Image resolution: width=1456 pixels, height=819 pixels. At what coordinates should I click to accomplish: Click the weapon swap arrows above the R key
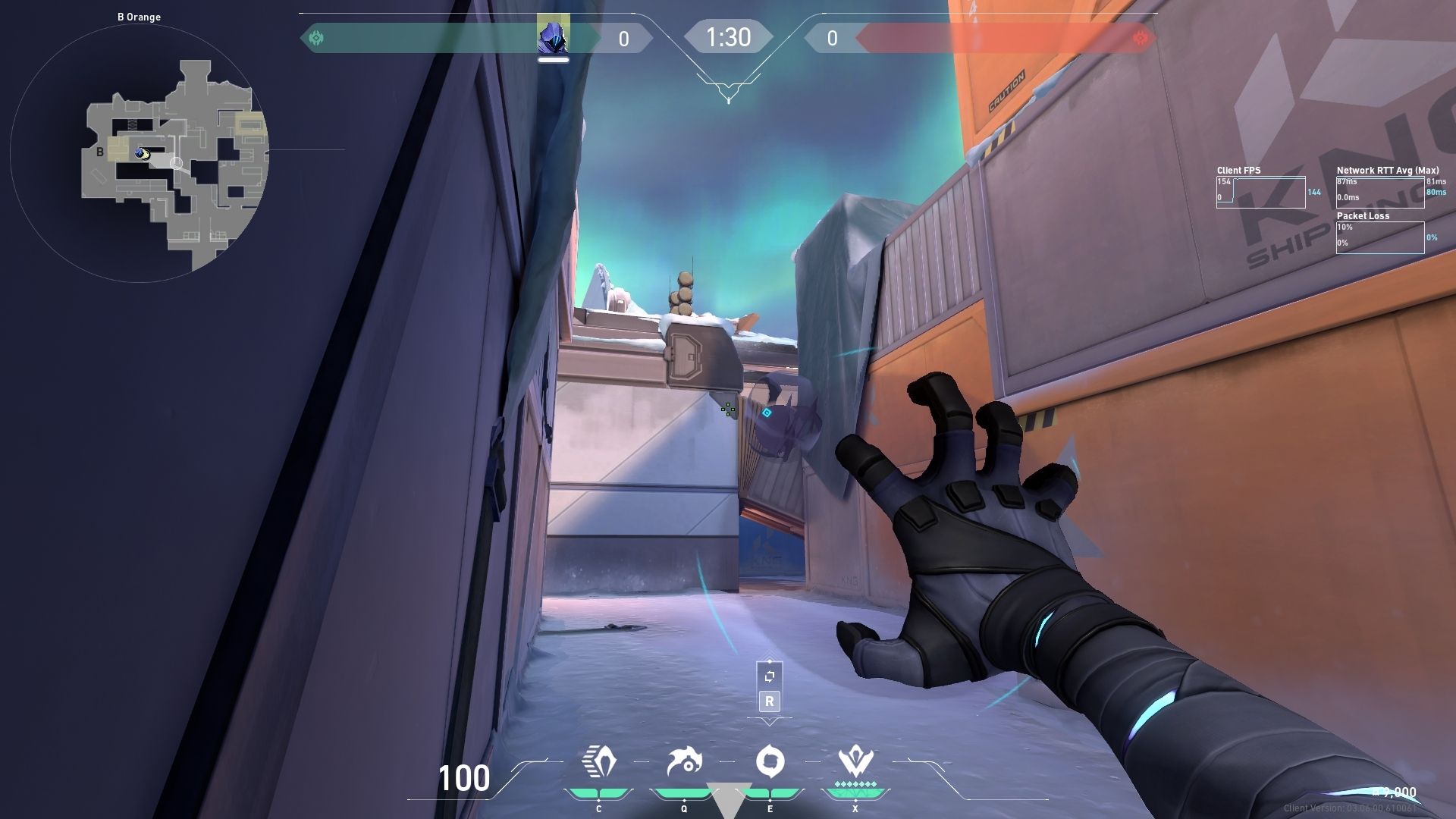pos(769,675)
